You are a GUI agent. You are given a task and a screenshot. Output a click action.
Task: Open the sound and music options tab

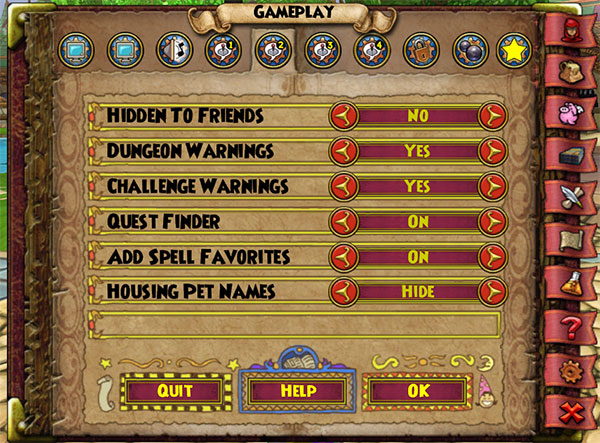tap(174, 49)
